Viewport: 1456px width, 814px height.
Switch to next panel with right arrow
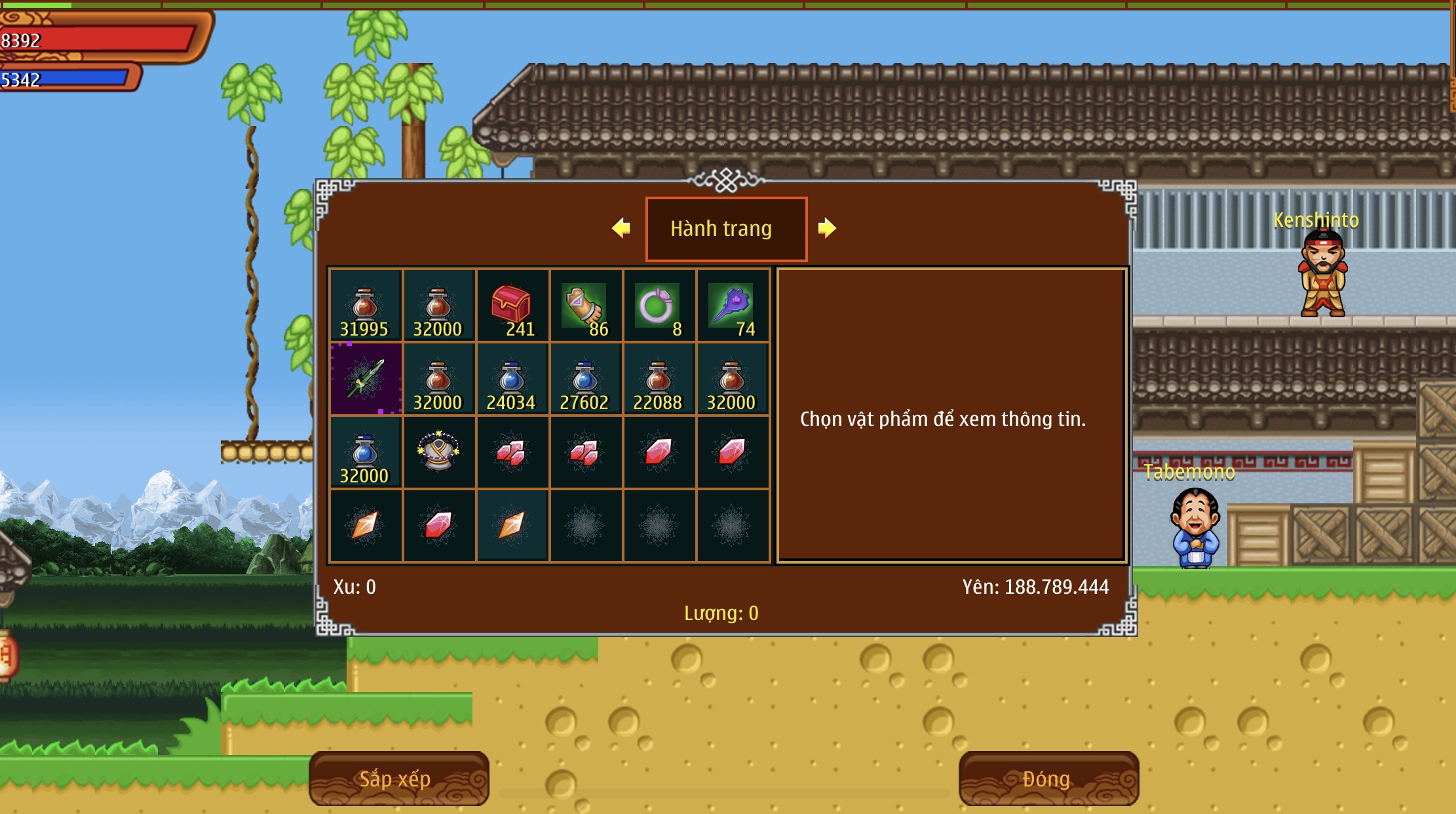tap(827, 228)
